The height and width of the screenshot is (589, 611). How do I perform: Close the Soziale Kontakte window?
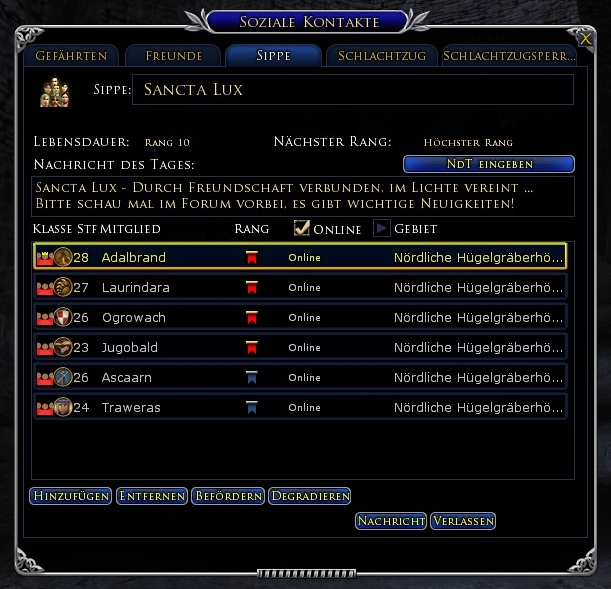[585, 38]
